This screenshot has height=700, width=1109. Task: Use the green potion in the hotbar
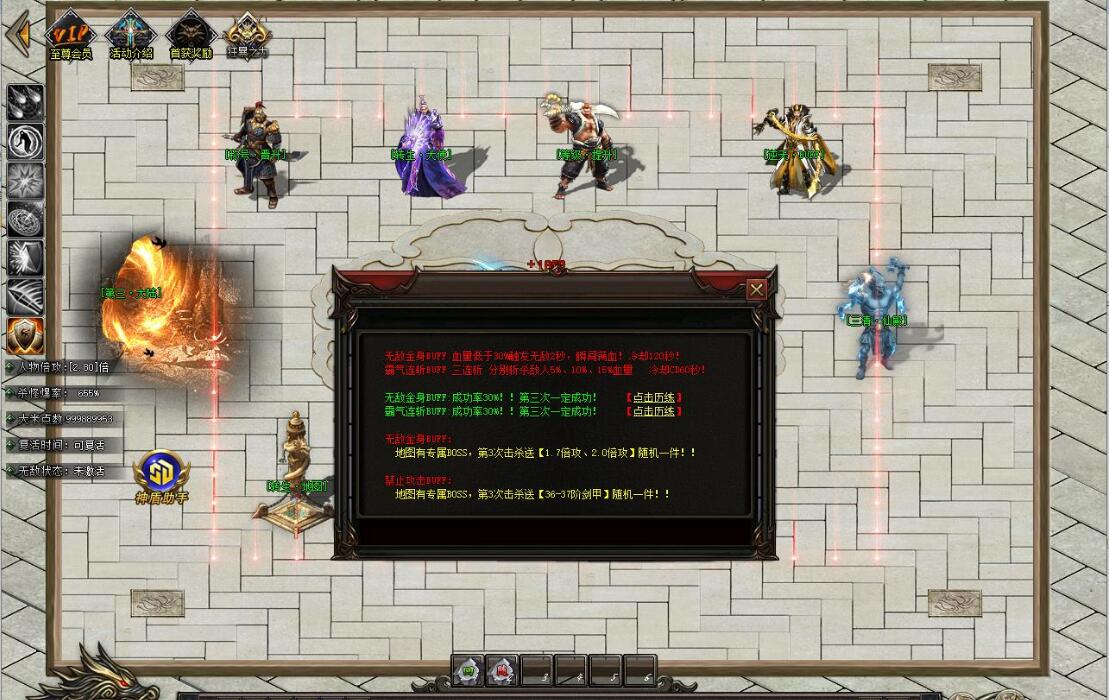tap(467, 669)
